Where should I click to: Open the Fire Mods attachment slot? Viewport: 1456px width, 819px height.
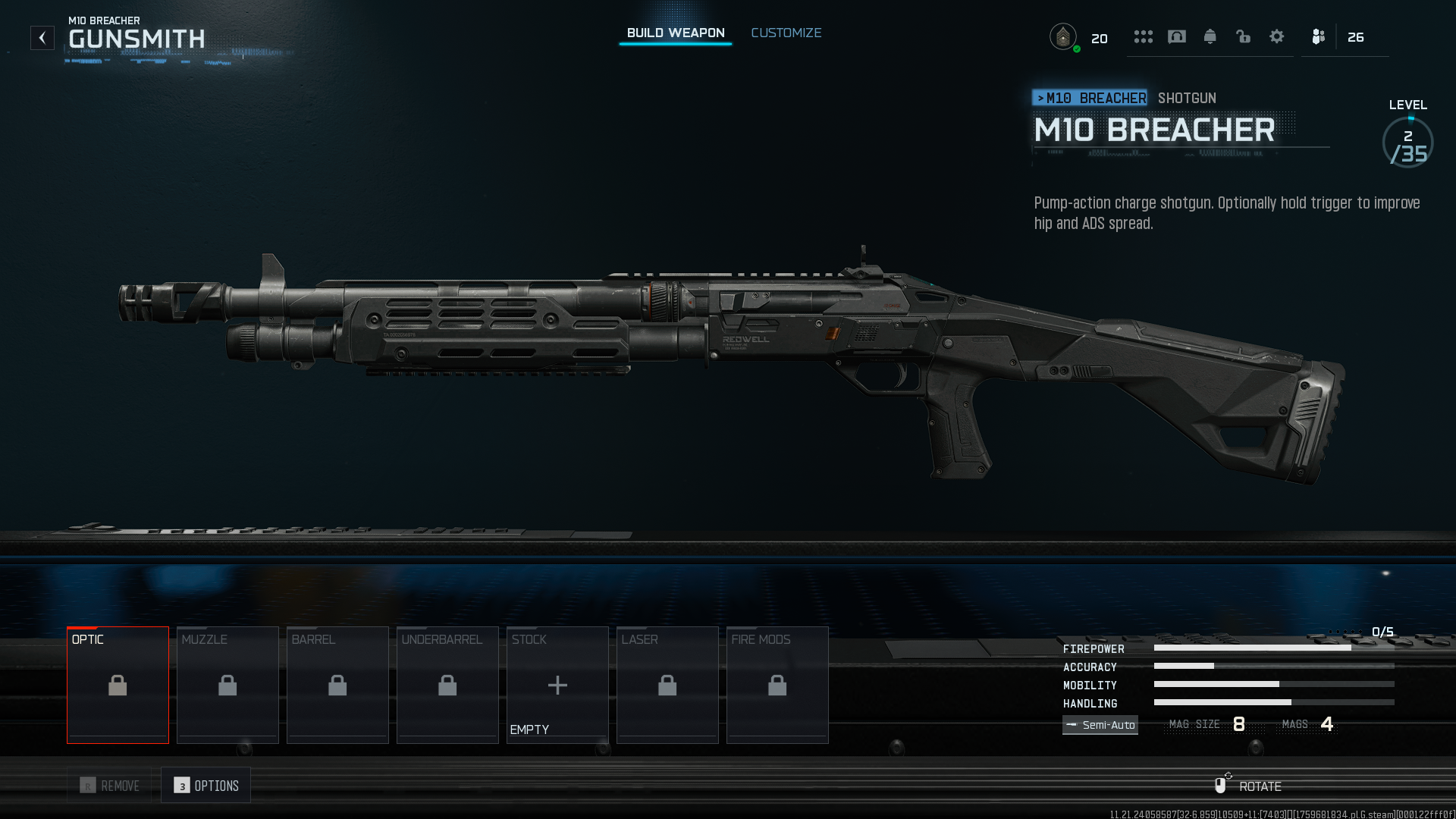point(777,685)
